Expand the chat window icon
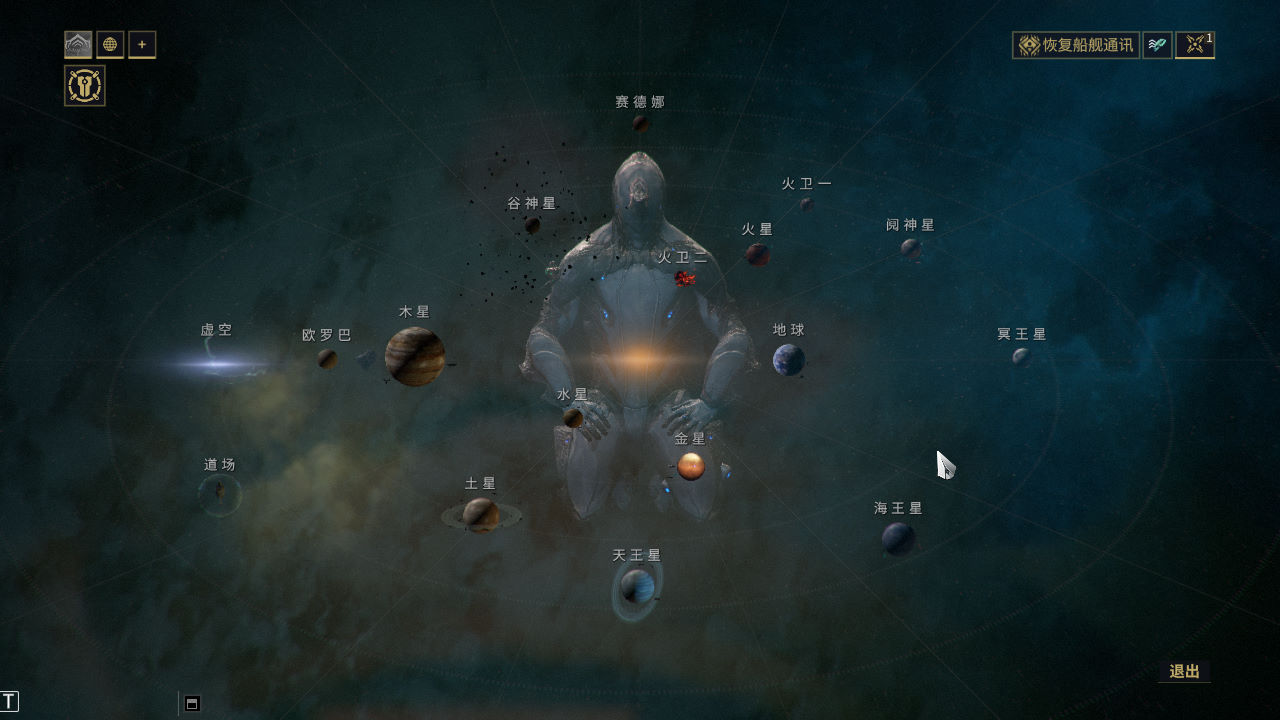 pos(192,703)
